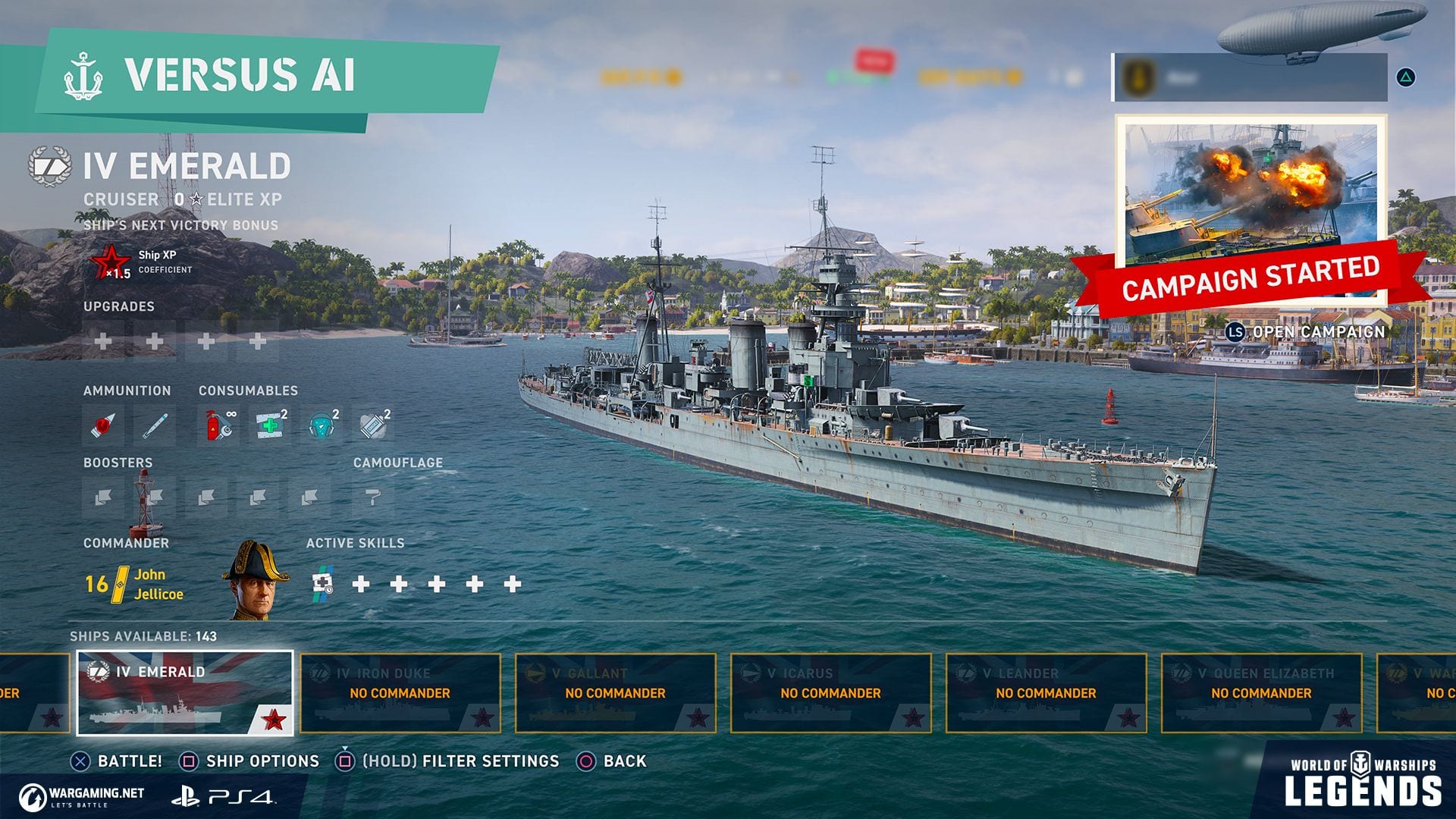View the equipped active commander skill icon
Viewport: 1456px width, 819px height.
(x=324, y=584)
